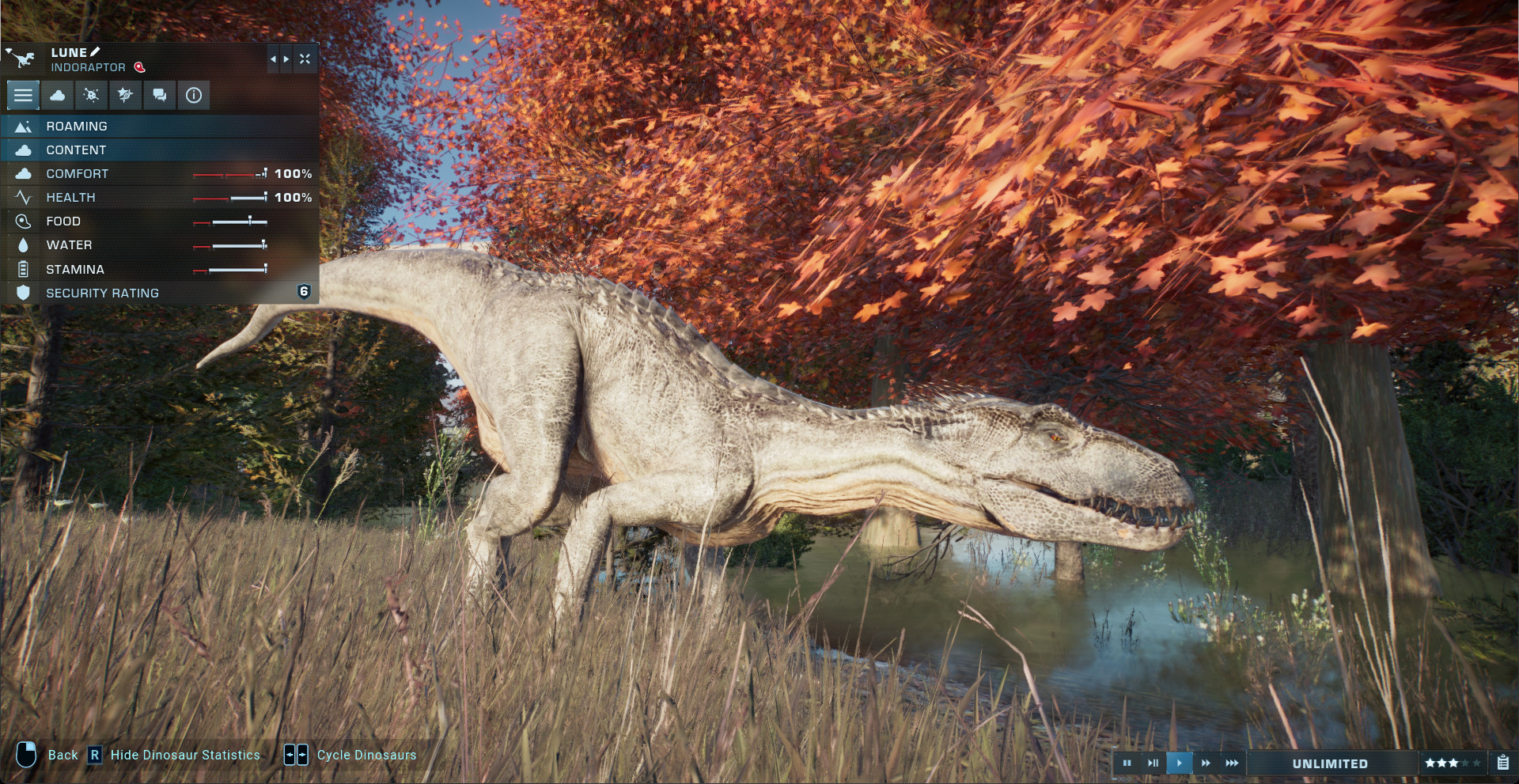Set game speed to fast forward
Viewport: 1519px width, 784px height.
1206,763
